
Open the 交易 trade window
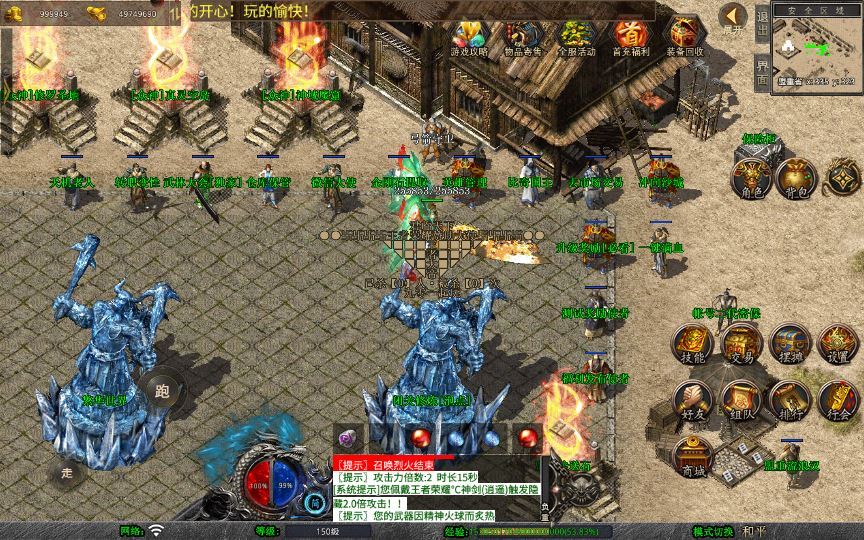click(741, 343)
